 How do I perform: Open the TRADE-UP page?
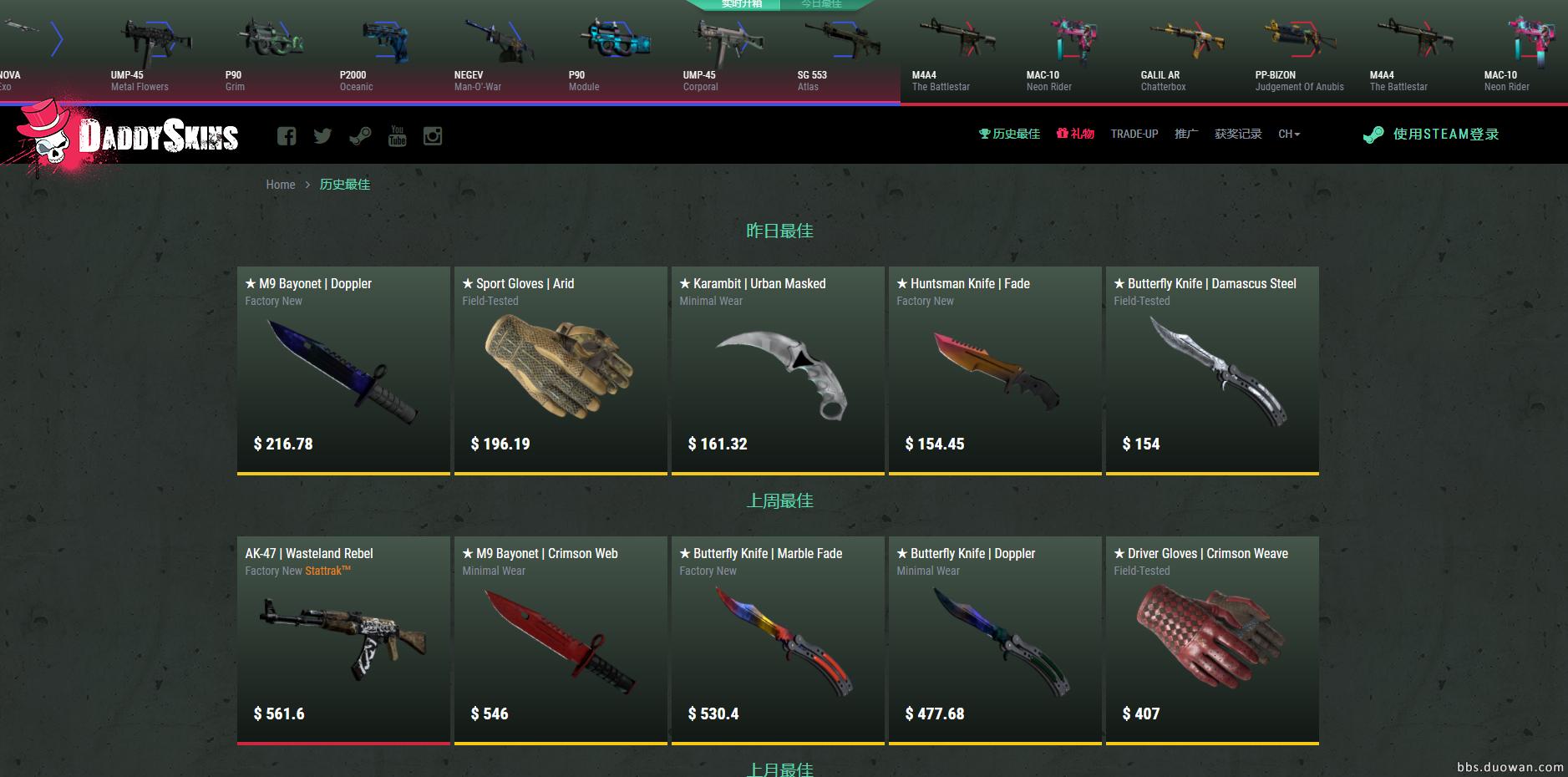[1134, 134]
